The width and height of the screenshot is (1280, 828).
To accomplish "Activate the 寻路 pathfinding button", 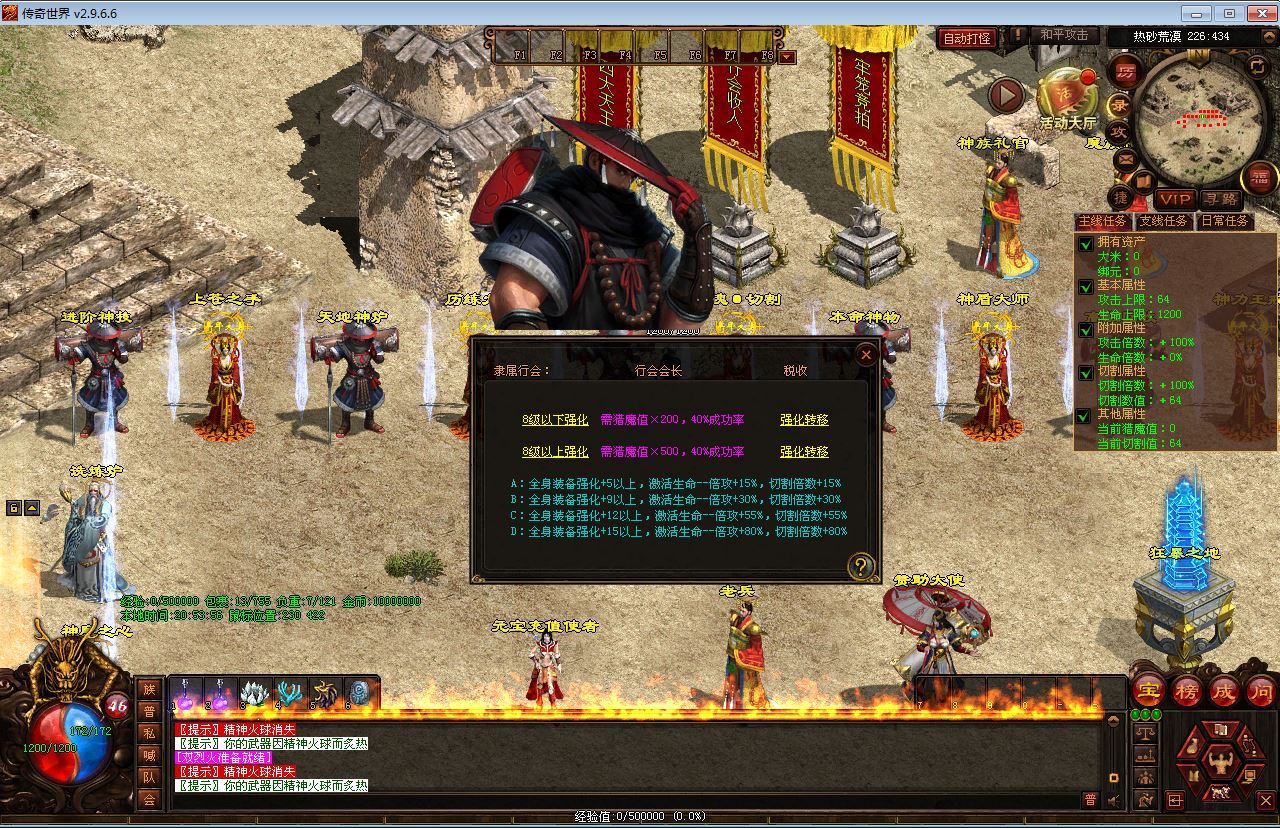I will pos(1219,199).
